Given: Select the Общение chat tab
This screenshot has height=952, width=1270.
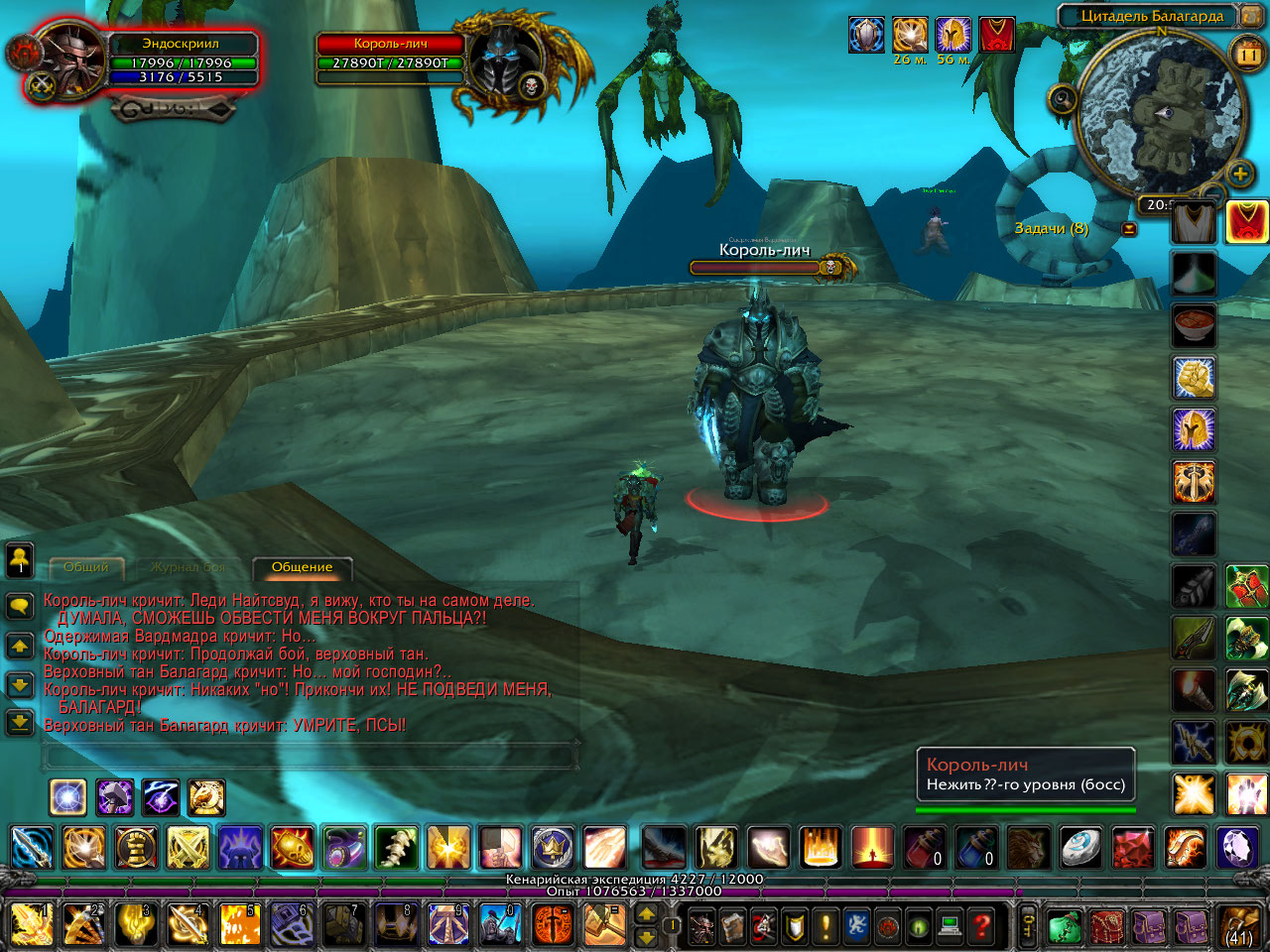Looking at the screenshot, I should pos(302,567).
